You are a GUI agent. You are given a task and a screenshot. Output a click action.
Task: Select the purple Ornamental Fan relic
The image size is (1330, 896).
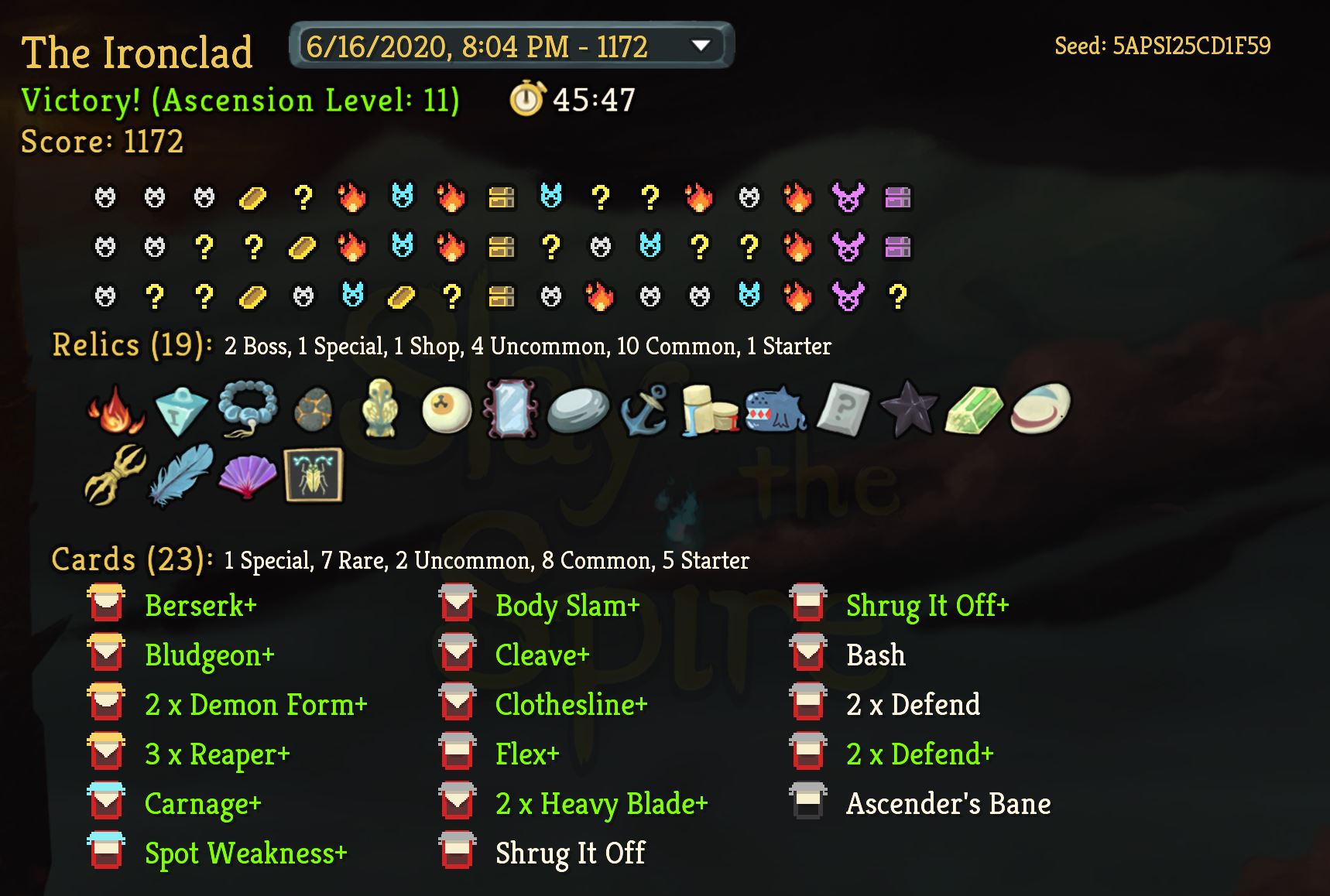pyautogui.click(x=248, y=474)
